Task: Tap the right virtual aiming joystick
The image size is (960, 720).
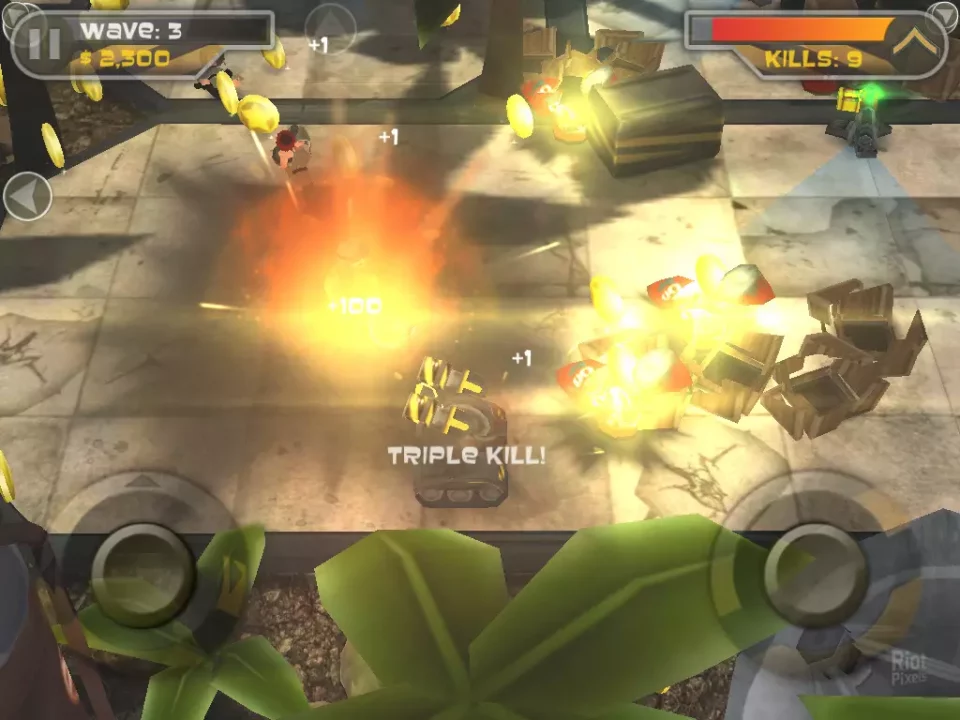Action: pos(815,573)
